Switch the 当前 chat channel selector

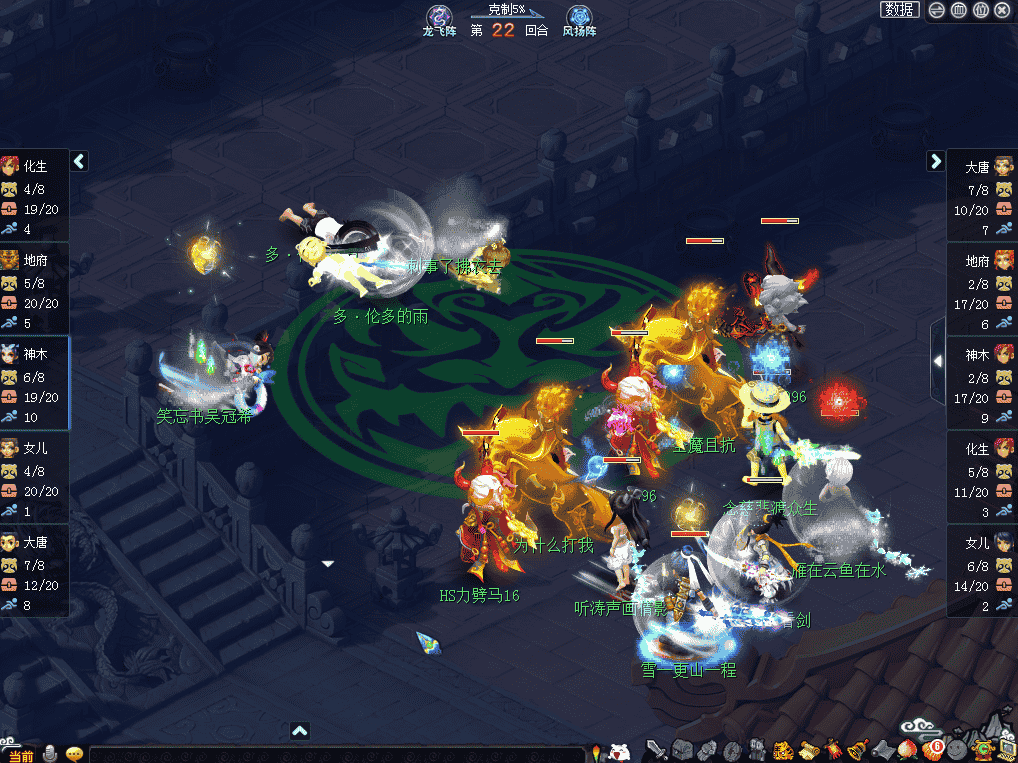coord(20,755)
